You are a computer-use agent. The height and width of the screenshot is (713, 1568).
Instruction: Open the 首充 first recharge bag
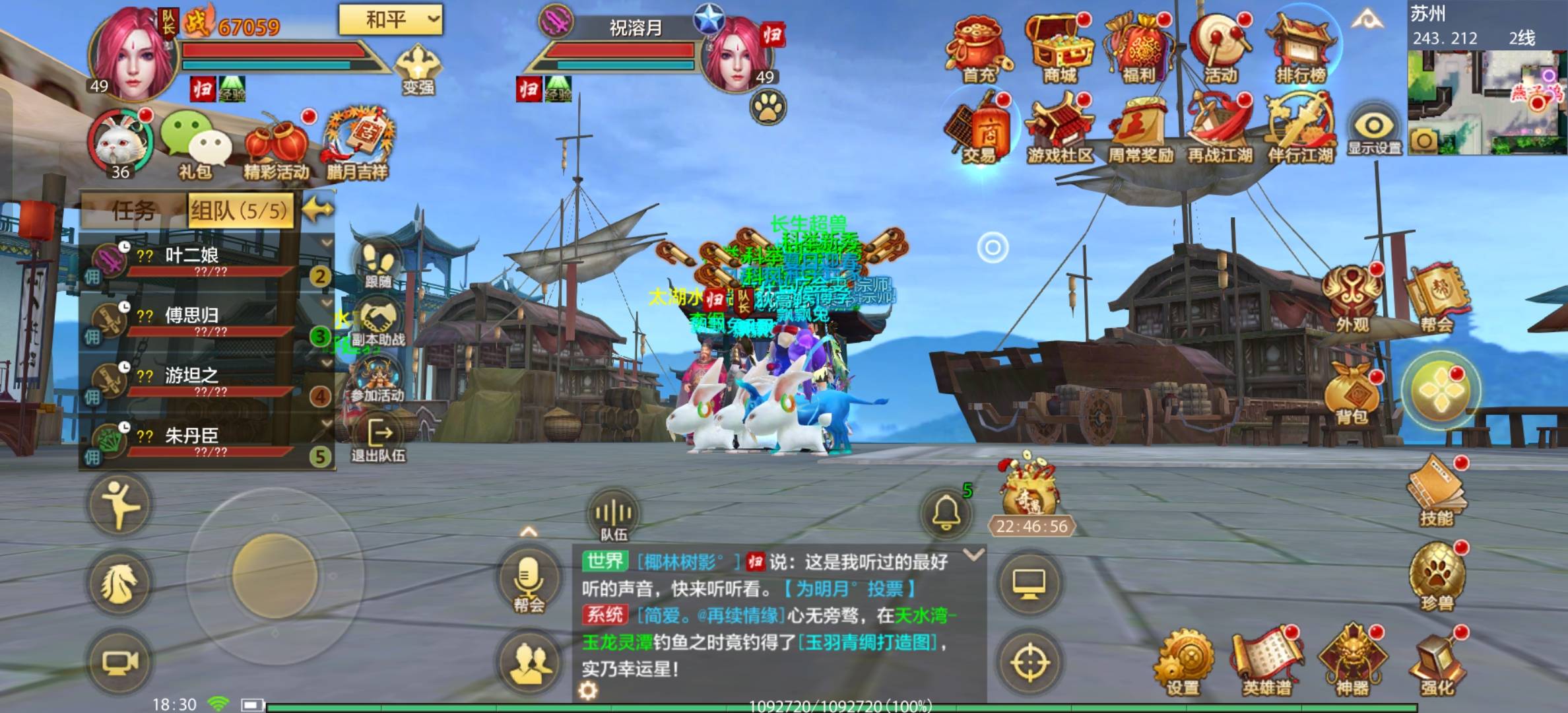coord(978,49)
